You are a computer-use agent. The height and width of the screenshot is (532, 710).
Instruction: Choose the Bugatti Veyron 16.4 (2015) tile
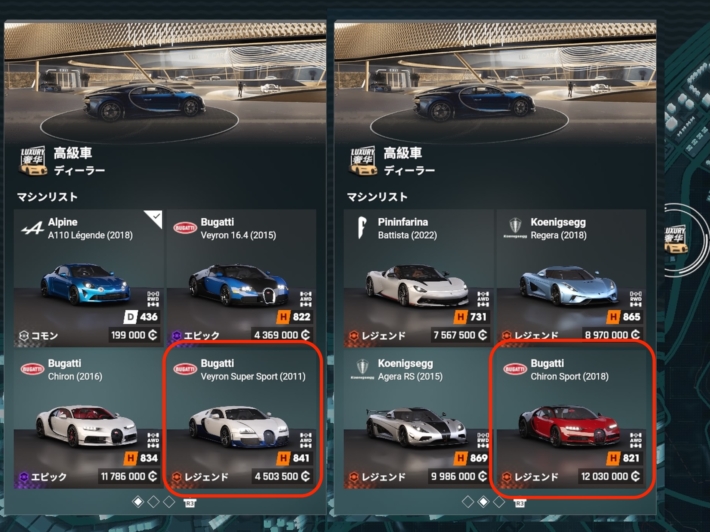tap(241, 277)
